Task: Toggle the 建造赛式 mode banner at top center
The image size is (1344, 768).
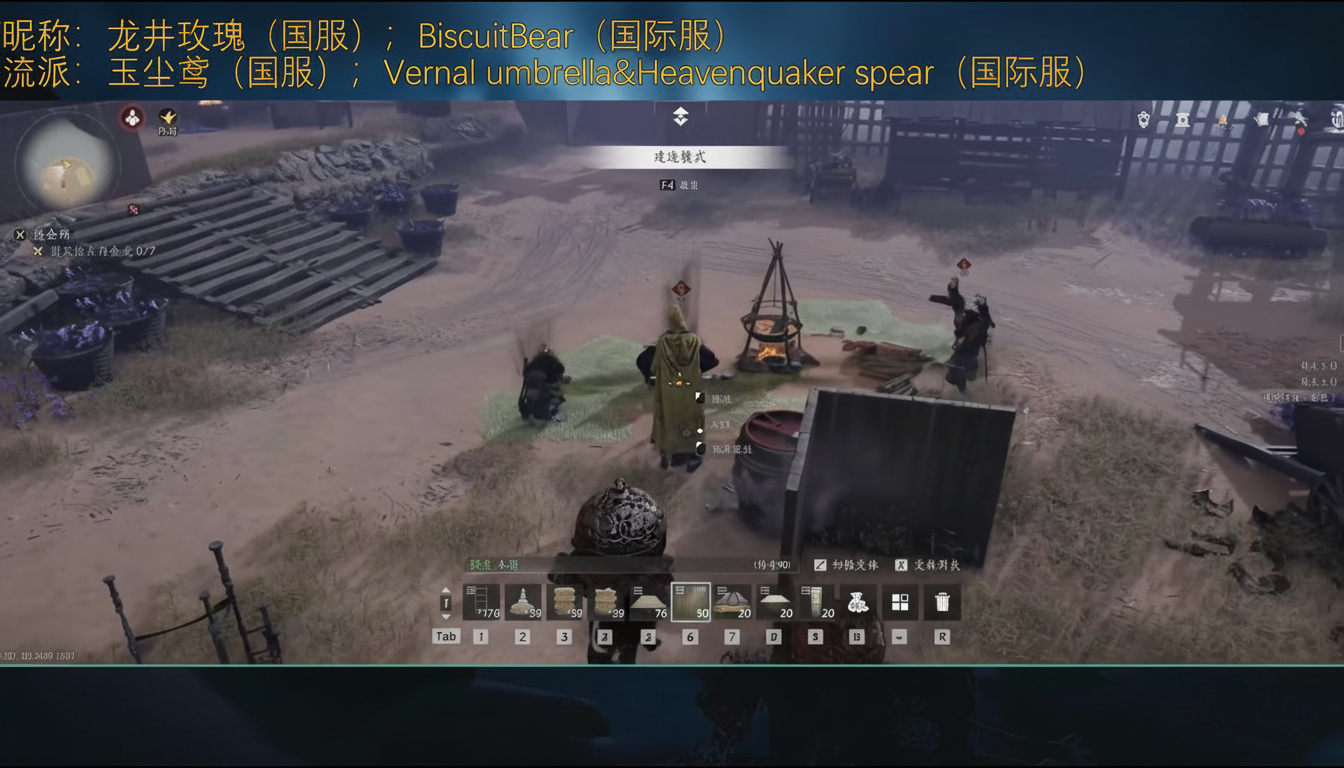Action: click(680, 156)
